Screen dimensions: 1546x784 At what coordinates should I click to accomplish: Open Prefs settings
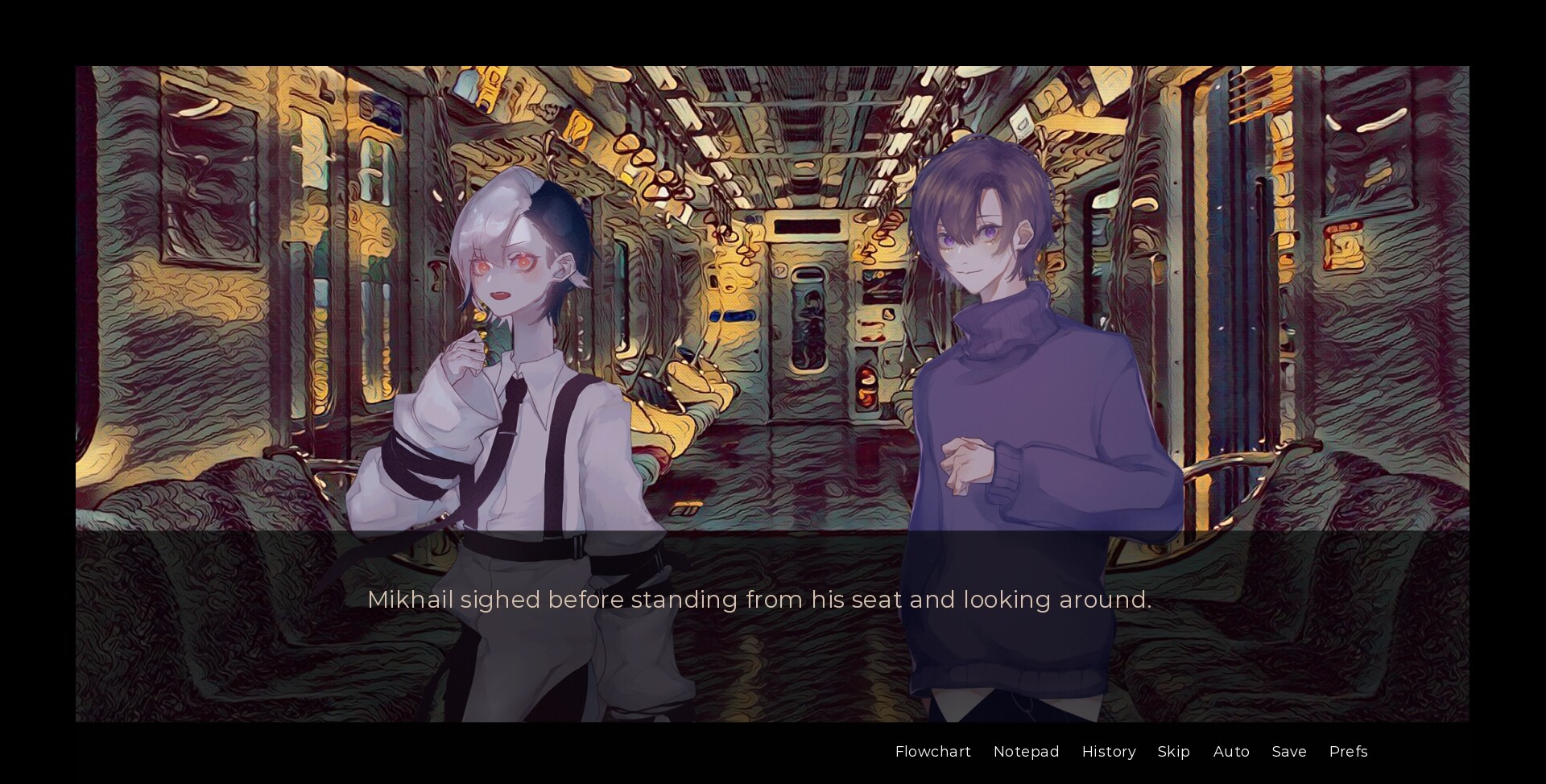coord(1348,751)
